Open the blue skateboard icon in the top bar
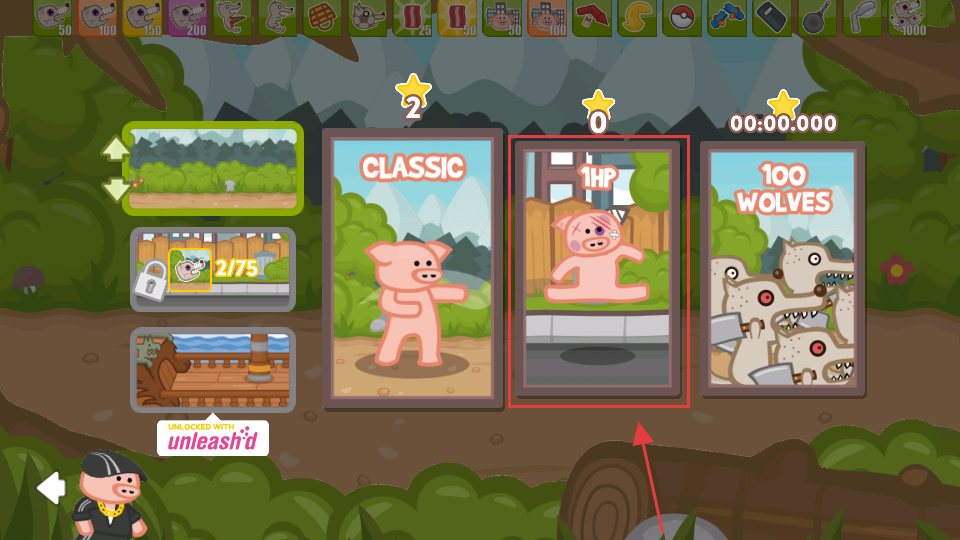Viewport: 960px width, 540px height. [x=727, y=18]
